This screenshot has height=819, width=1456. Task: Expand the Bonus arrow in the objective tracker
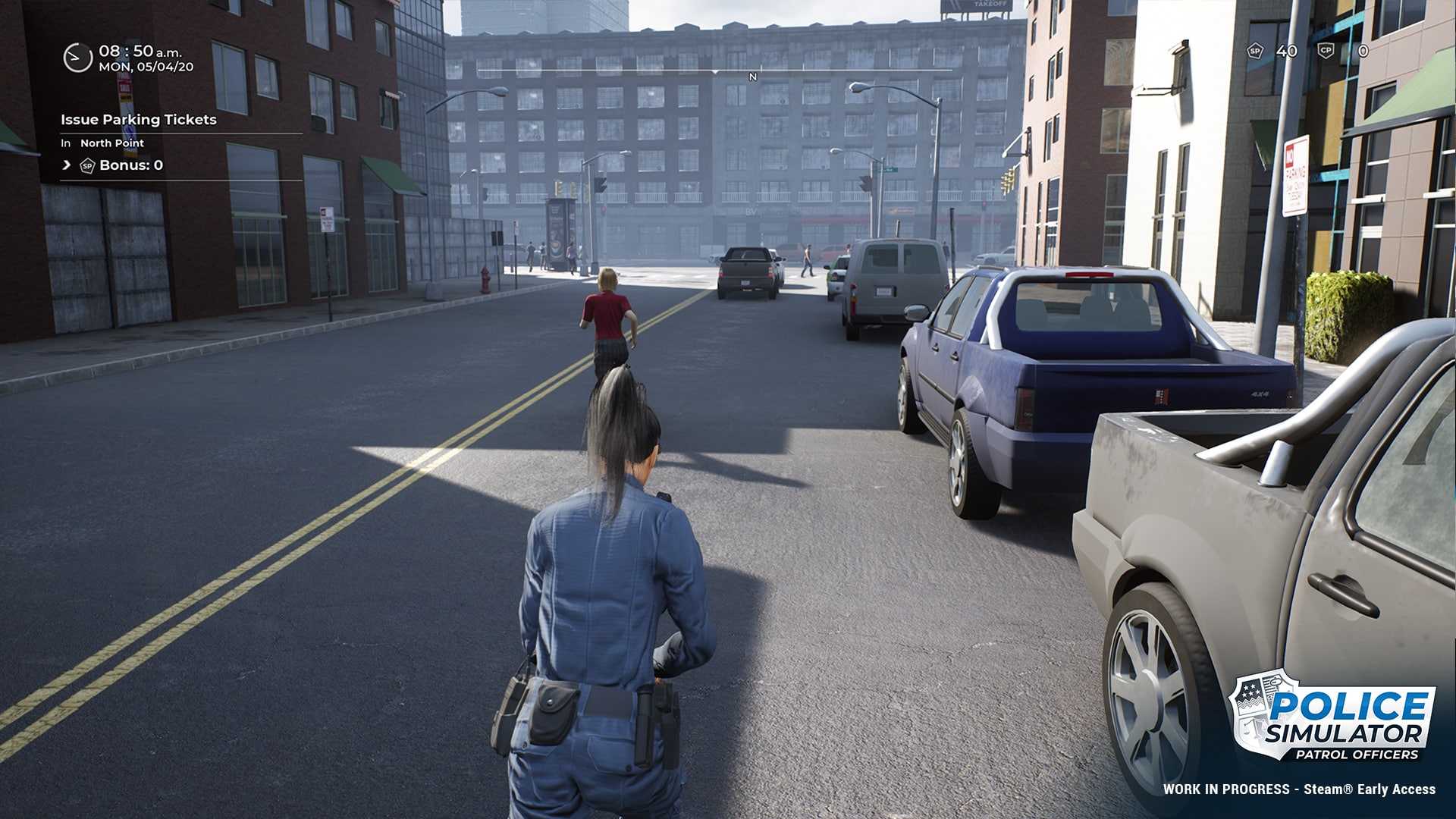tap(67, 165)
